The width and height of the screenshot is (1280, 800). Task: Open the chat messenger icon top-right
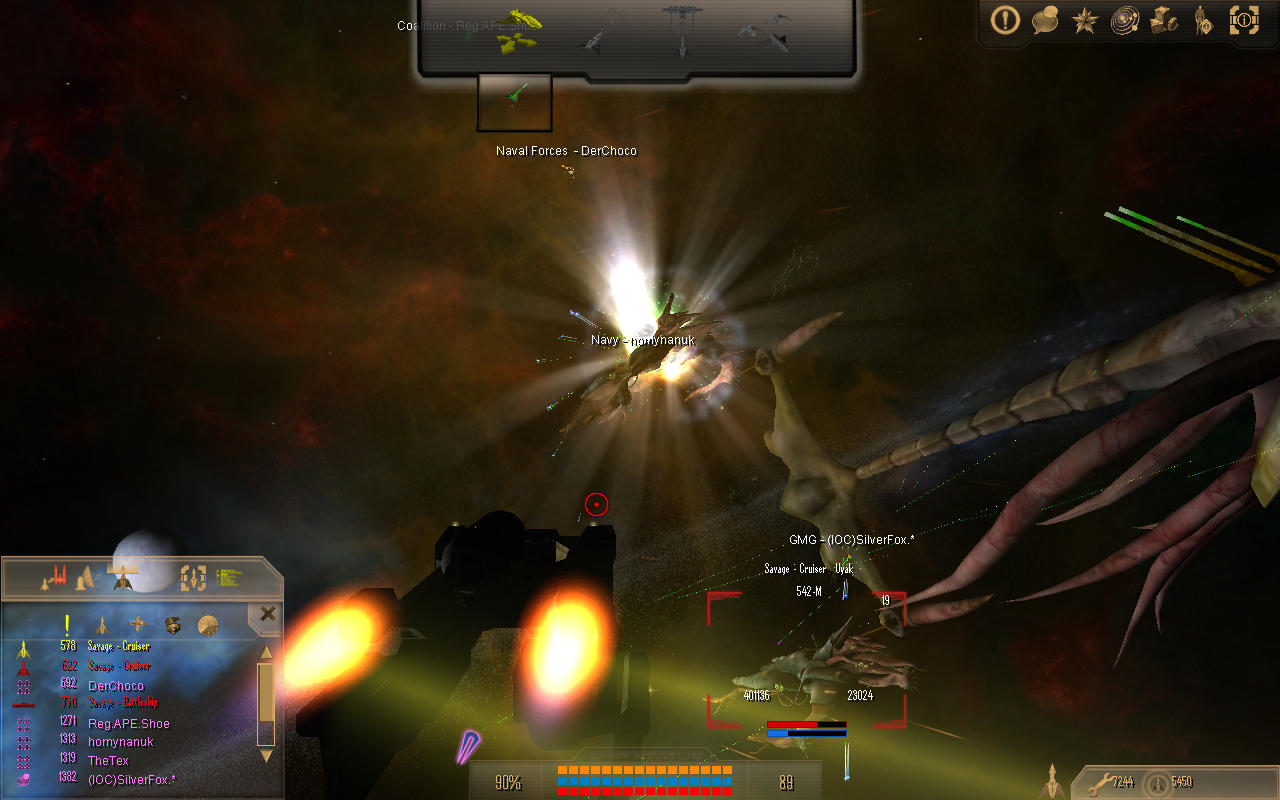pos(1044,21)
